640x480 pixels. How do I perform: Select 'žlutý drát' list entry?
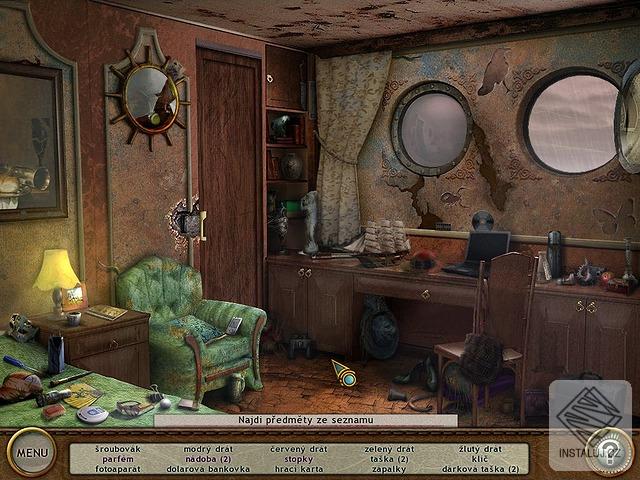[x=480, y=449]
